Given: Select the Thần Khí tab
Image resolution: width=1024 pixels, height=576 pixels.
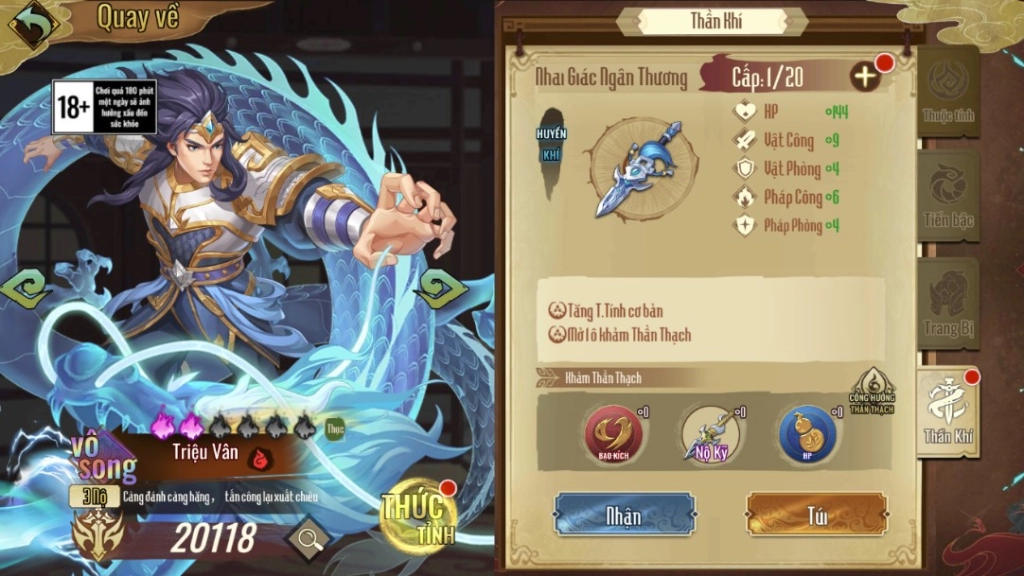Looking at the screenshot, I should [x=947, y=411].
